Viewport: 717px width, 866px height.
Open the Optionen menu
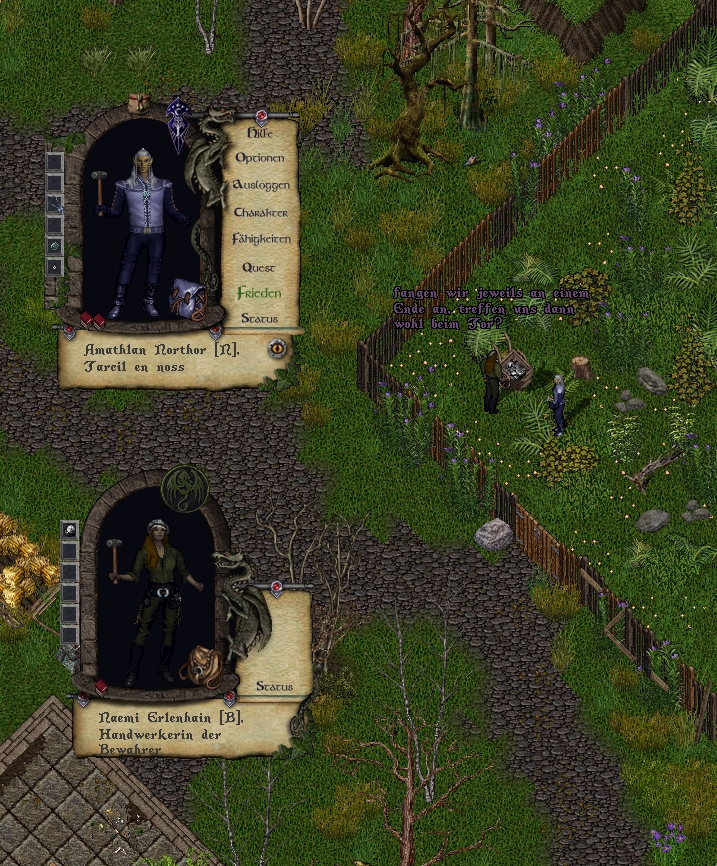tap(260, 158)
